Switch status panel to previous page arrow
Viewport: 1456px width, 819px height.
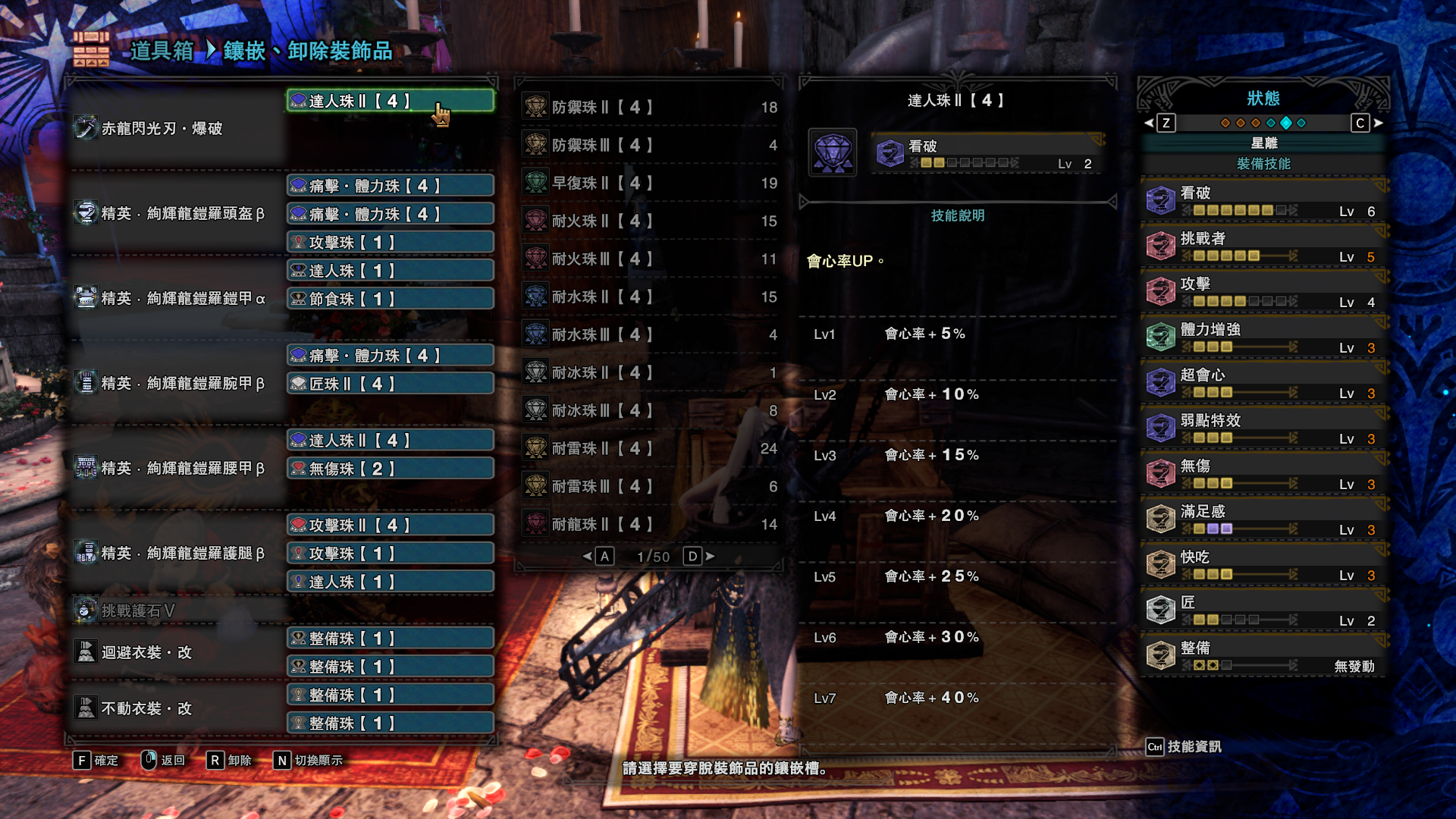[x=1149, y=123]
